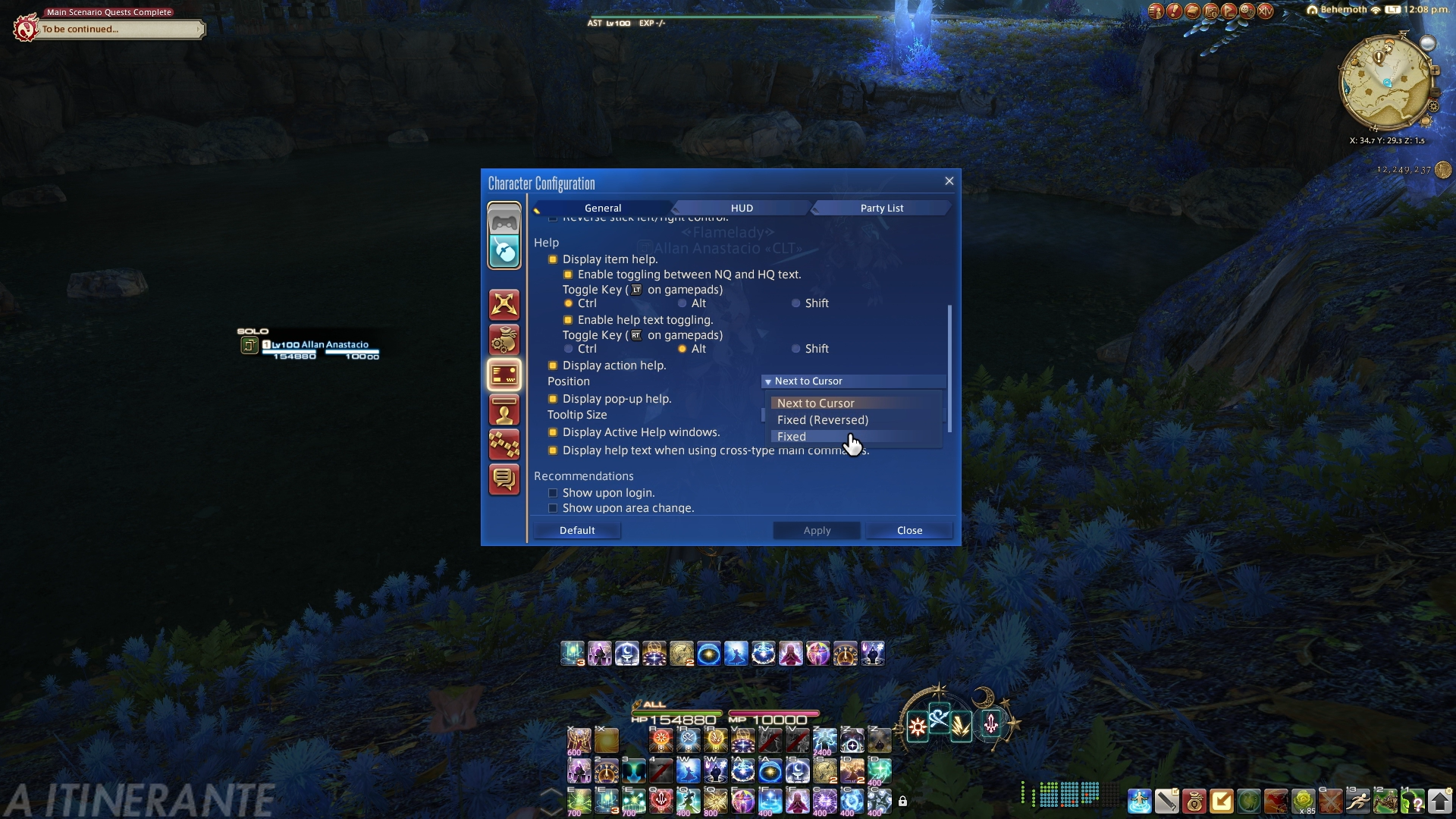
Task: Close the Character Configuration window
Action: (949, 181)
